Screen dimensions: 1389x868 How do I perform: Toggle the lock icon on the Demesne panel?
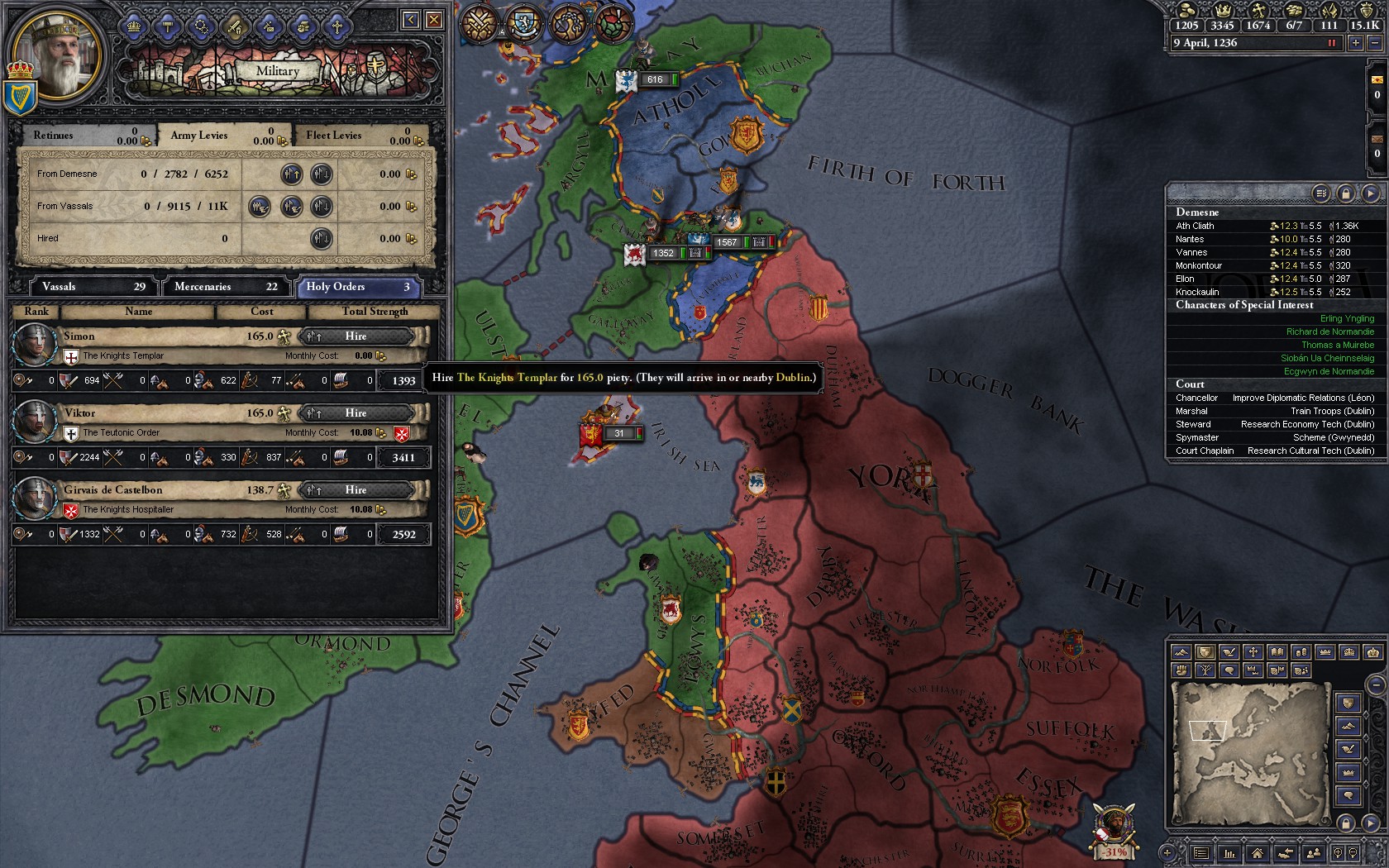1348,194
